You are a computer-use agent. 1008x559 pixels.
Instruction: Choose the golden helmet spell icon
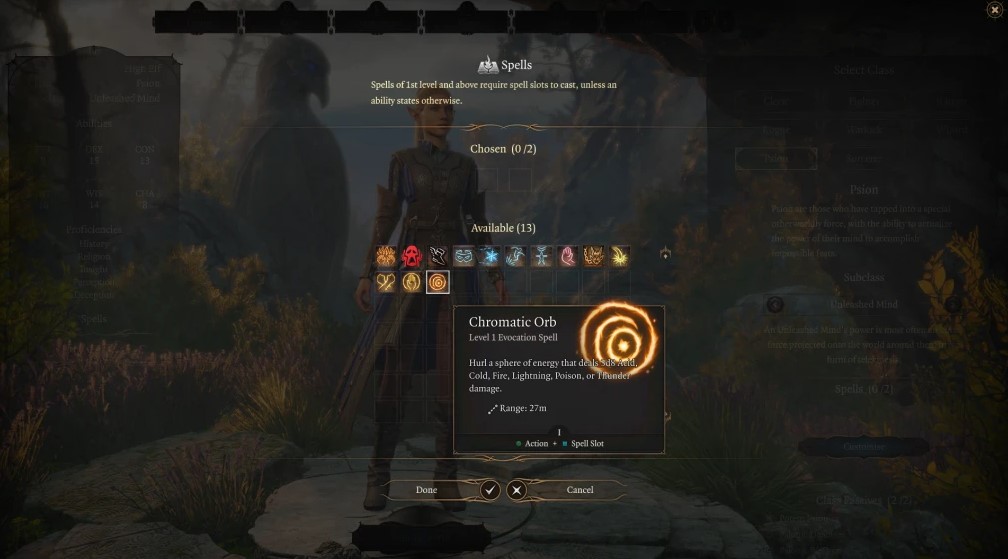point(412,283)
